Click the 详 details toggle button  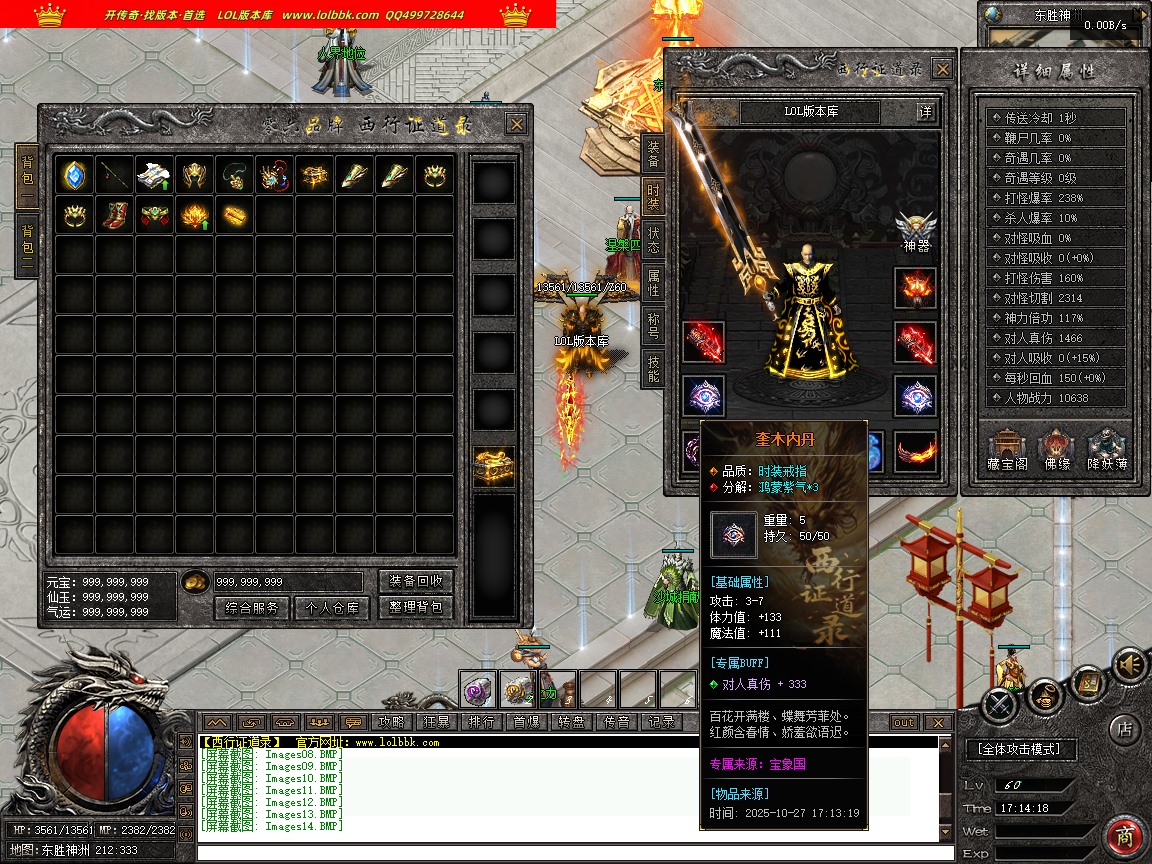[926, 112]
